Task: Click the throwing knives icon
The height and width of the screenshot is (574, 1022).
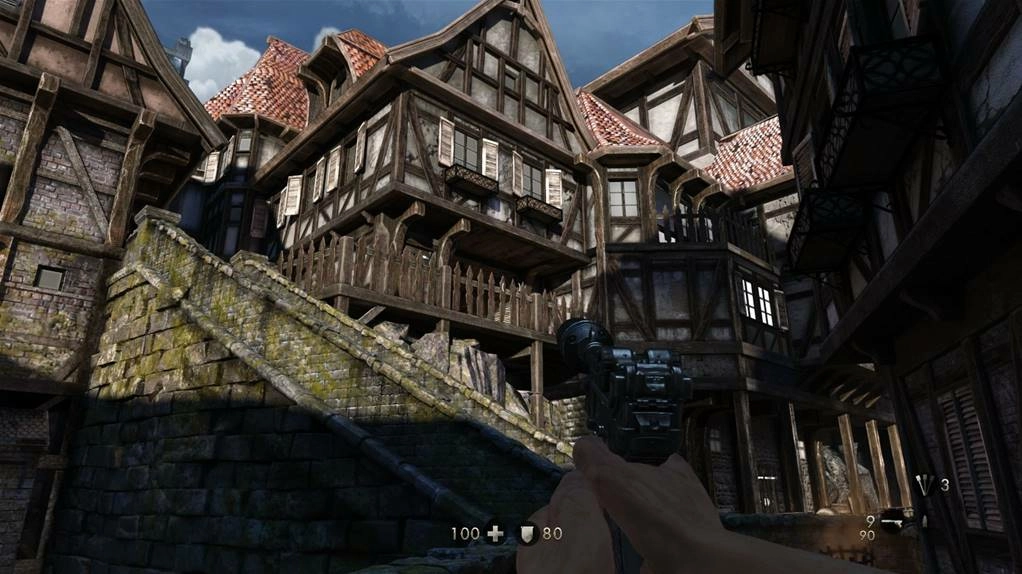Action: click(925, 485)
